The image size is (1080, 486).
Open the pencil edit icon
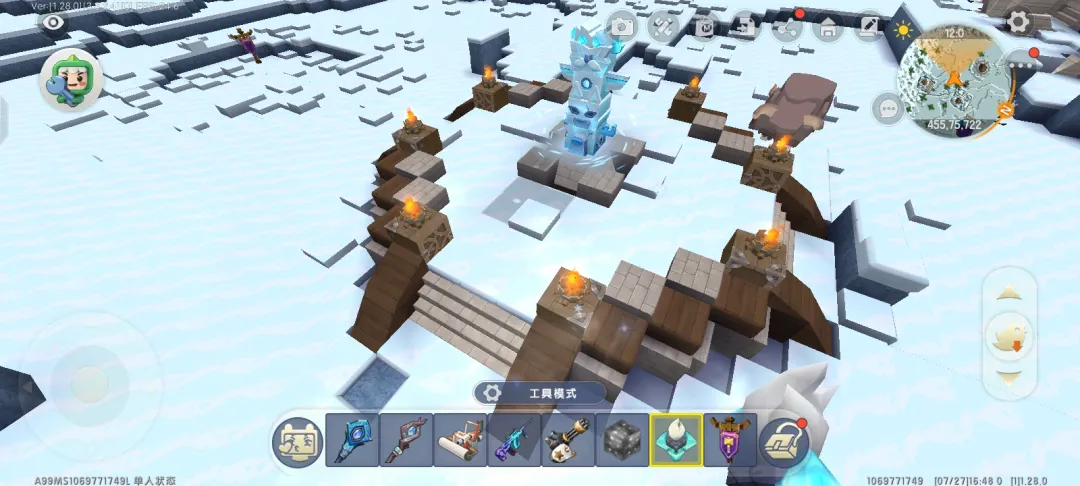pos(869,27)
